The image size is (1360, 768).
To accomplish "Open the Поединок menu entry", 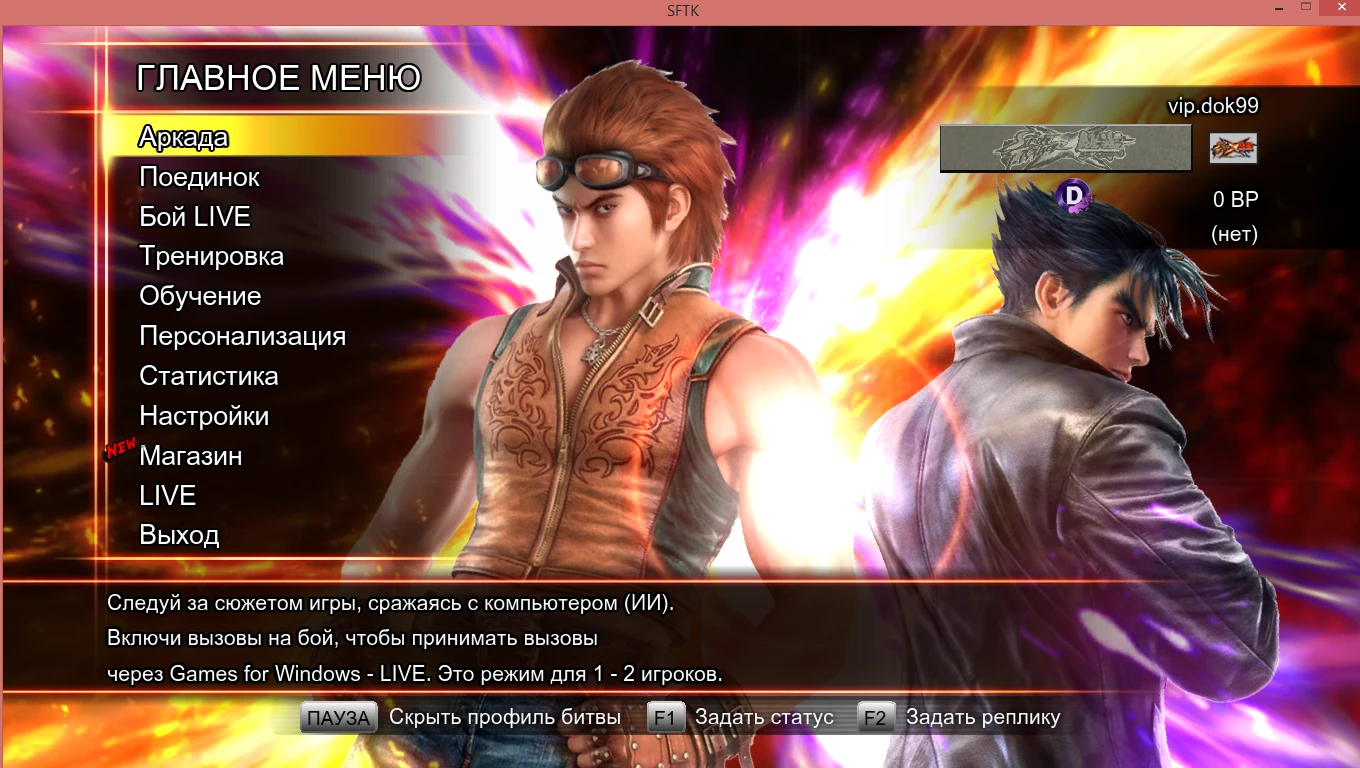I will pyautogui.click(x=199, y=177).
